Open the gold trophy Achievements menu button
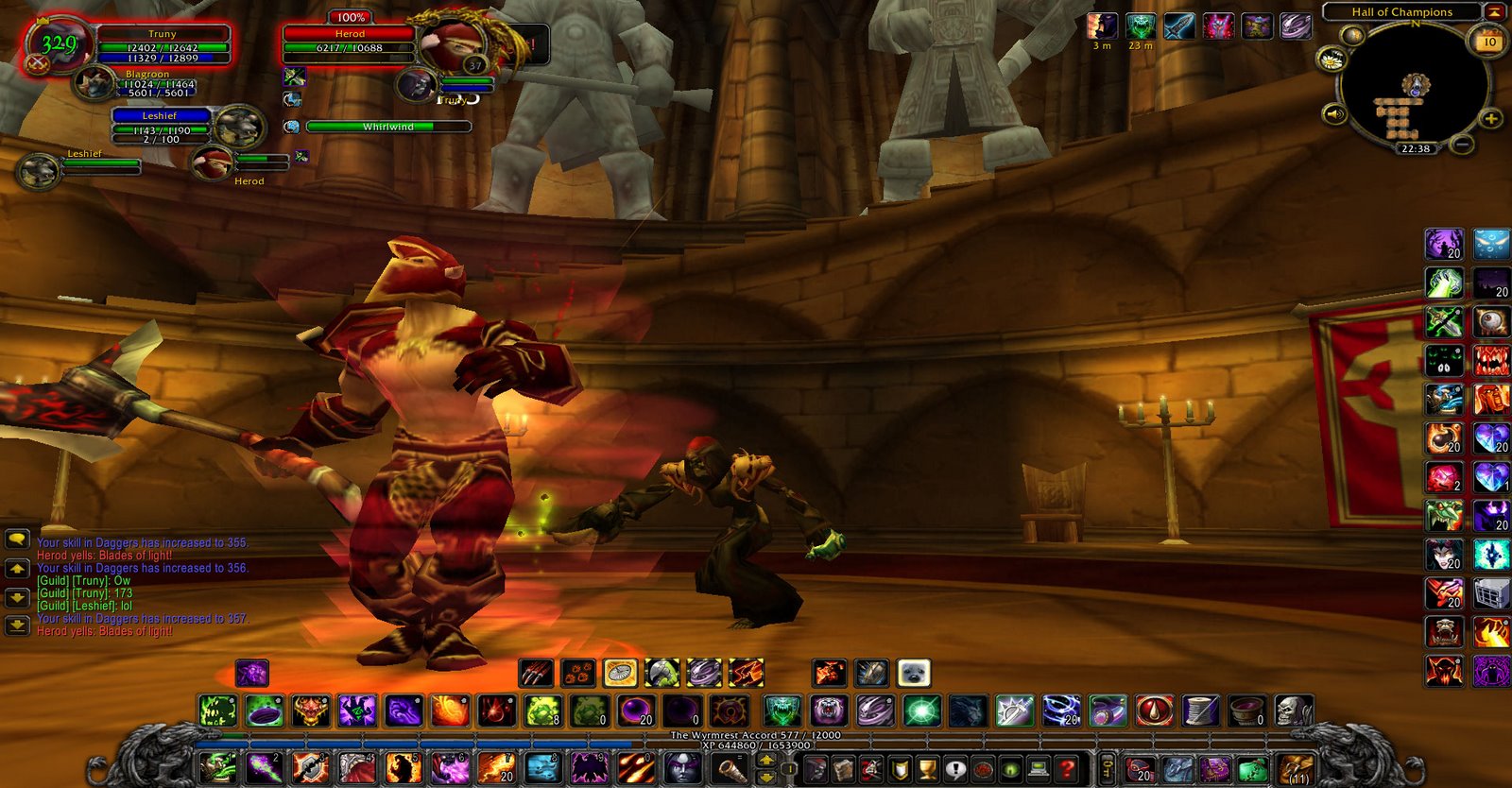The height and width of the screenshot is (788, 1512). pos(927,769)
